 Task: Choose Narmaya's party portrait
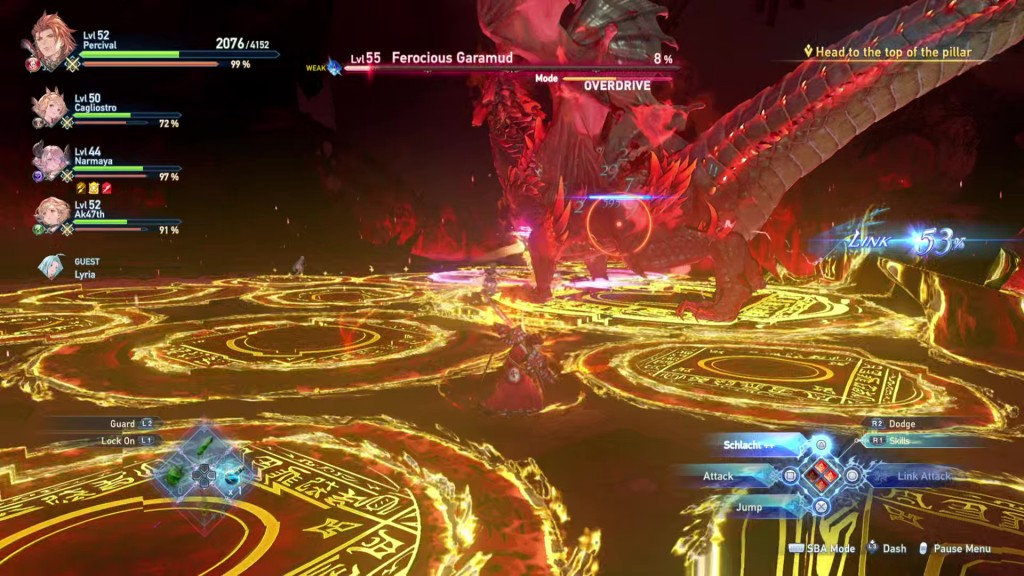pos(48,159)
